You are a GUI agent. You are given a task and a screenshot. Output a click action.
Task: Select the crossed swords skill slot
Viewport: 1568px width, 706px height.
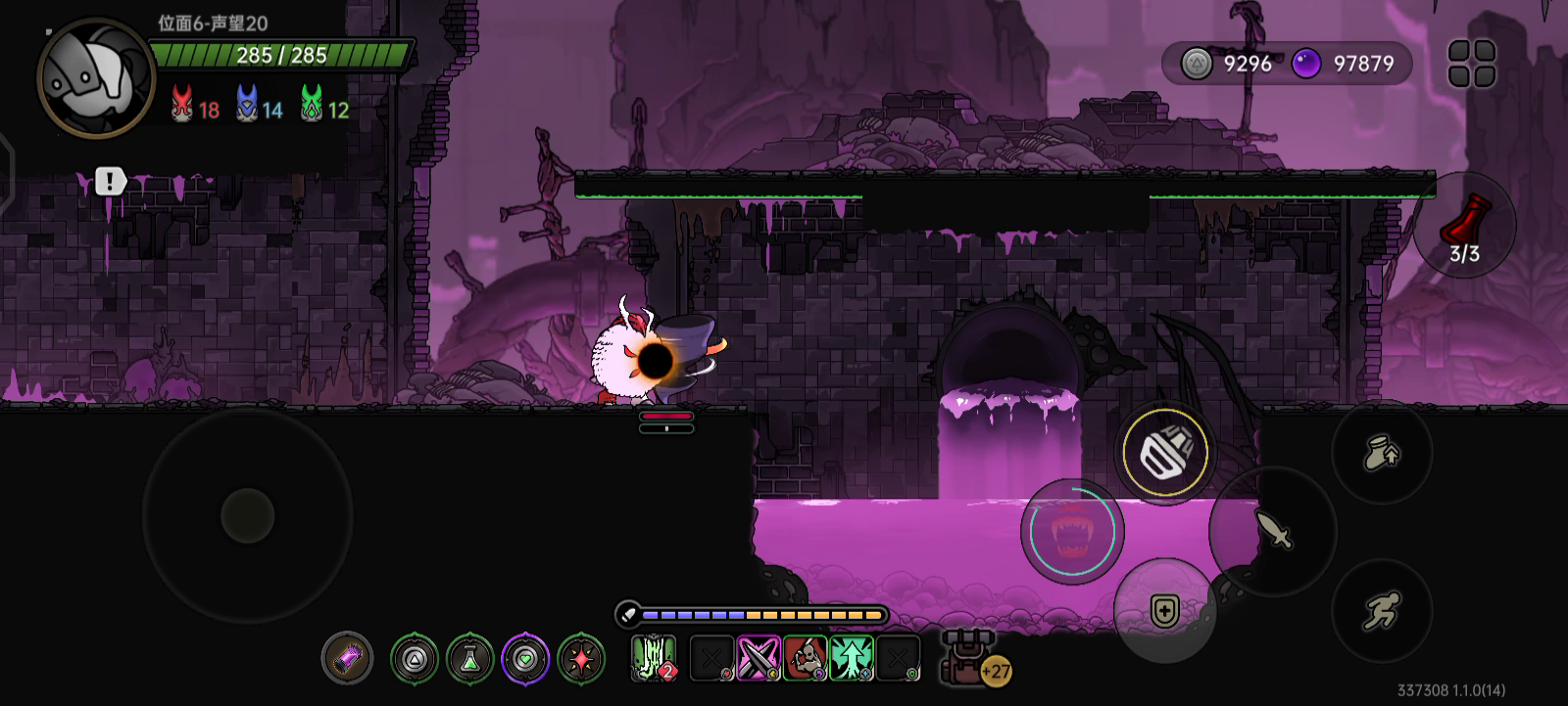[x=759, y=658]
